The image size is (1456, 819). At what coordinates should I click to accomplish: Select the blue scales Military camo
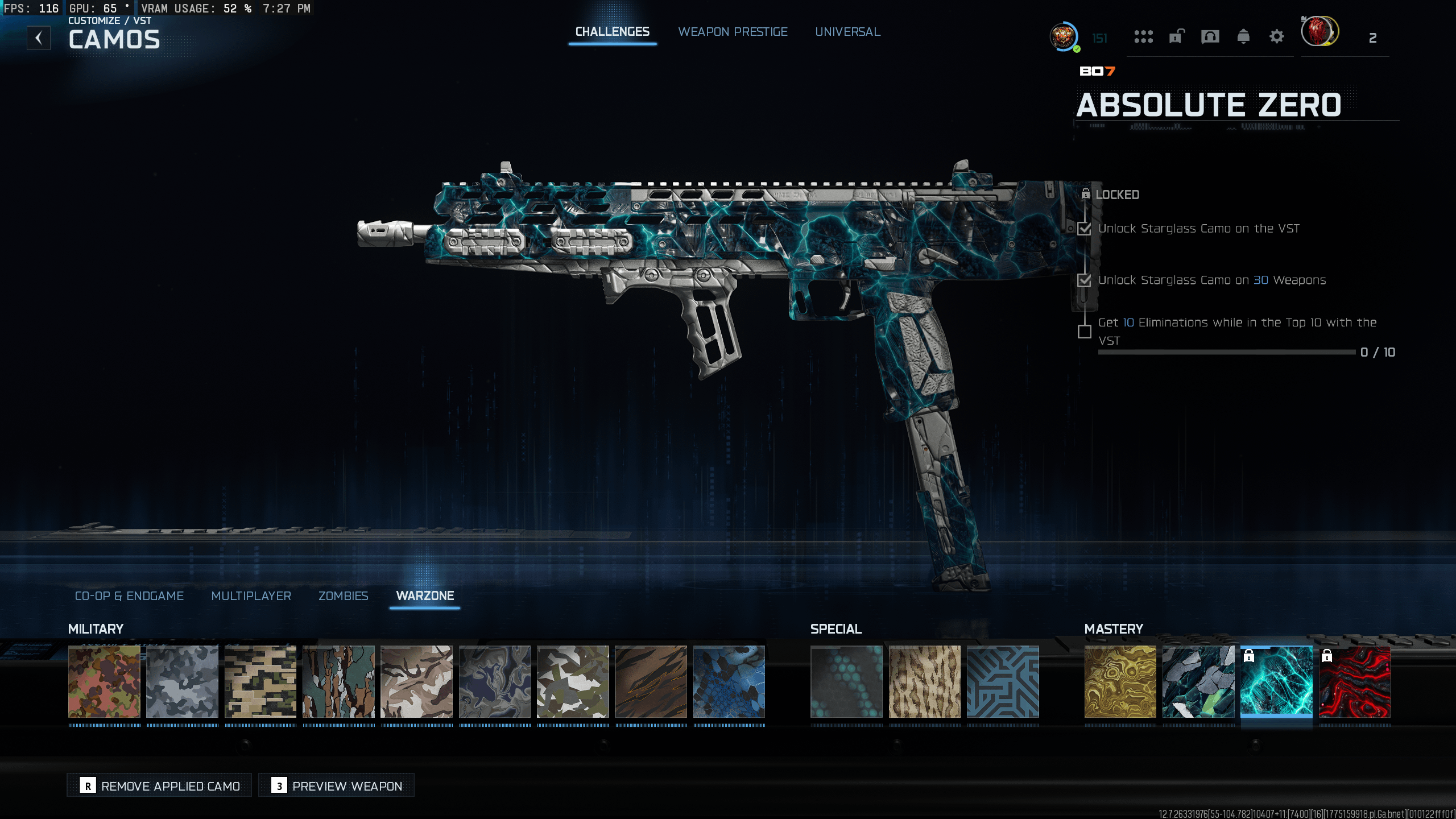coord(729,681)
